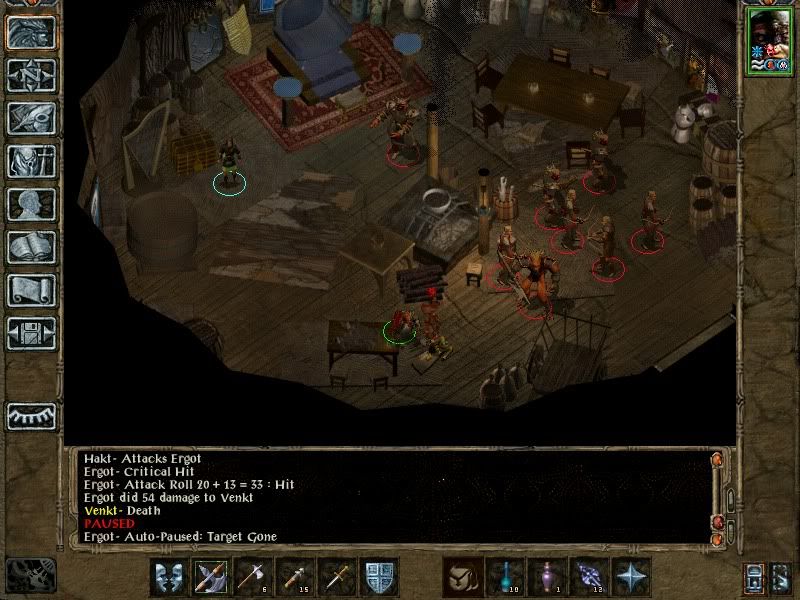Open the journal with quill icon
This screenshot has height=600, width=800.
(31, 118)
